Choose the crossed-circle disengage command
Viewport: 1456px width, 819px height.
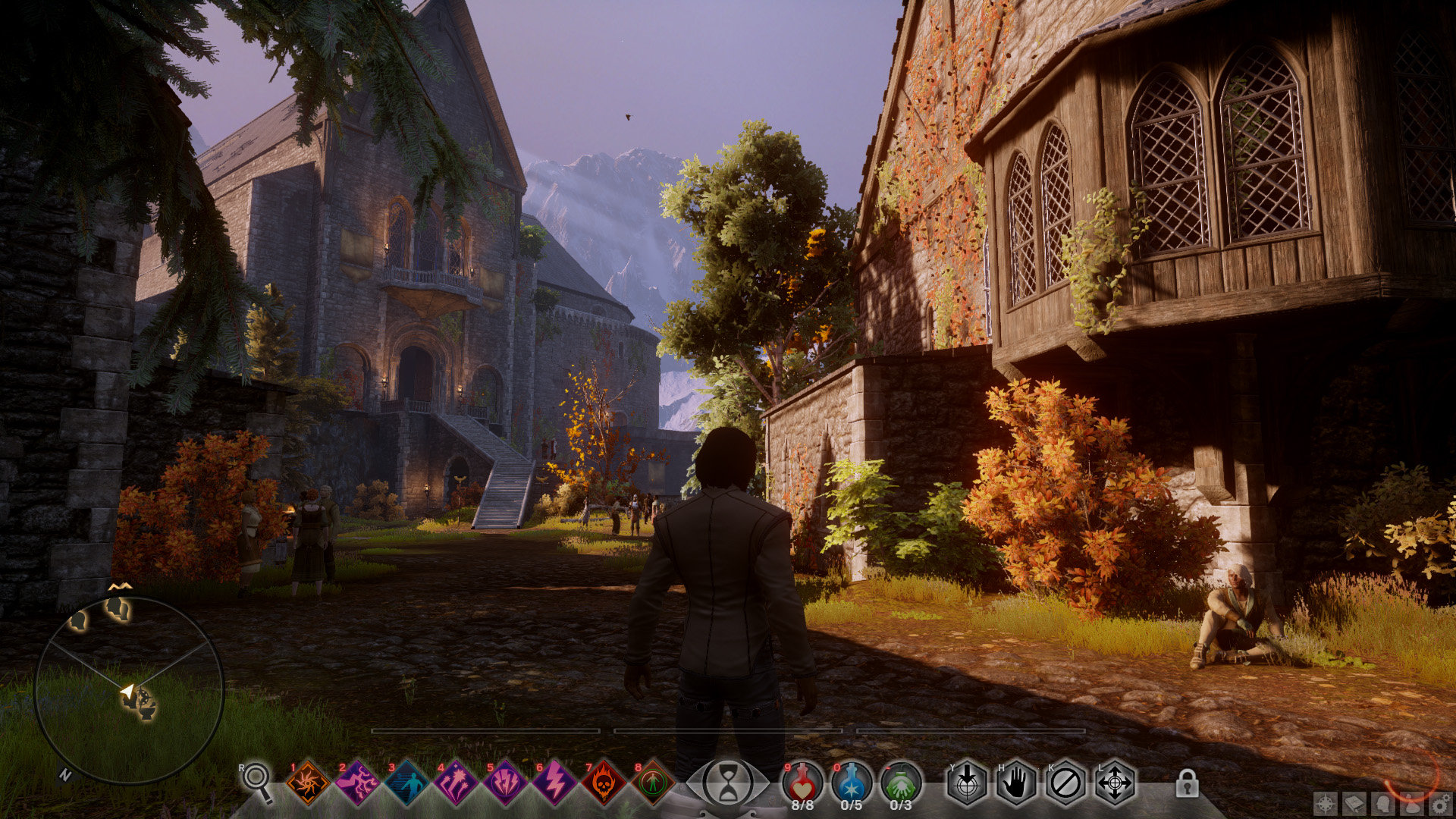pyautogui.click(x=1065, y=783)
